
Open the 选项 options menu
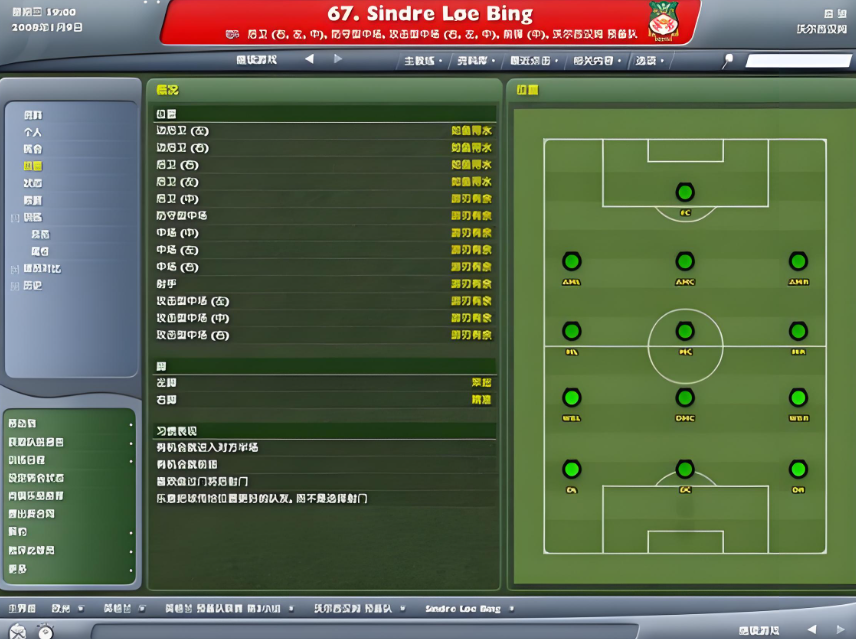pos(646,61)
